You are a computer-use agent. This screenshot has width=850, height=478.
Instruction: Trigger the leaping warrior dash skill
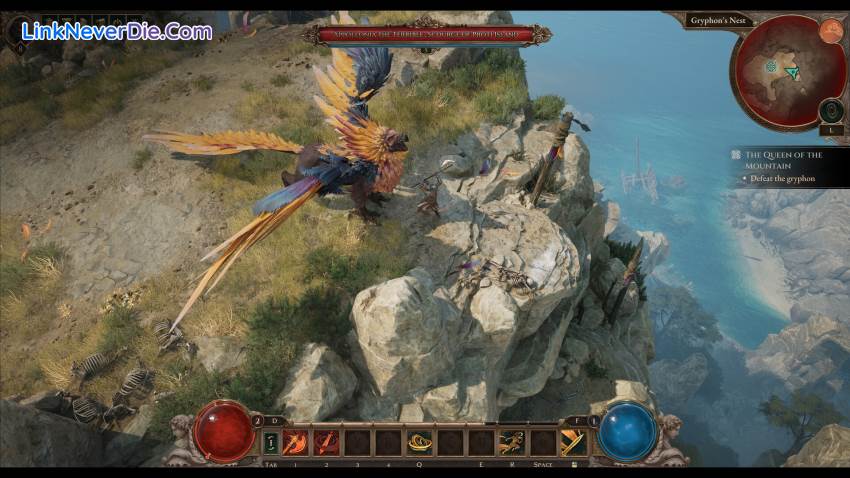[x=512, y=441]
